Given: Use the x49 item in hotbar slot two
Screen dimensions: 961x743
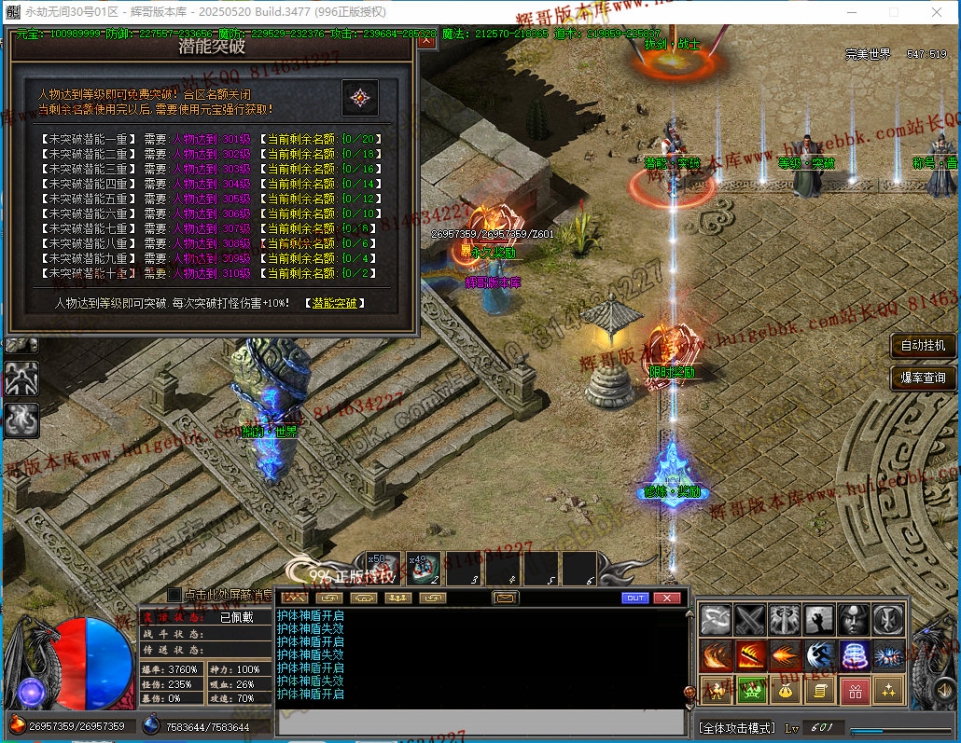Looking at the screenshot, I should click(420, 568).
